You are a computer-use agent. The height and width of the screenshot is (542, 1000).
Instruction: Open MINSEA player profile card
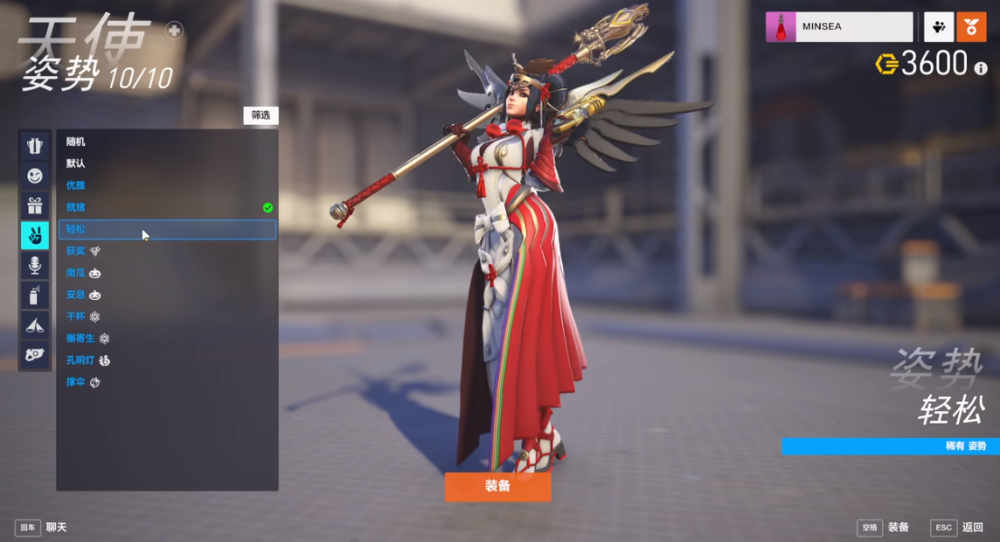click(x=840, y=27)
